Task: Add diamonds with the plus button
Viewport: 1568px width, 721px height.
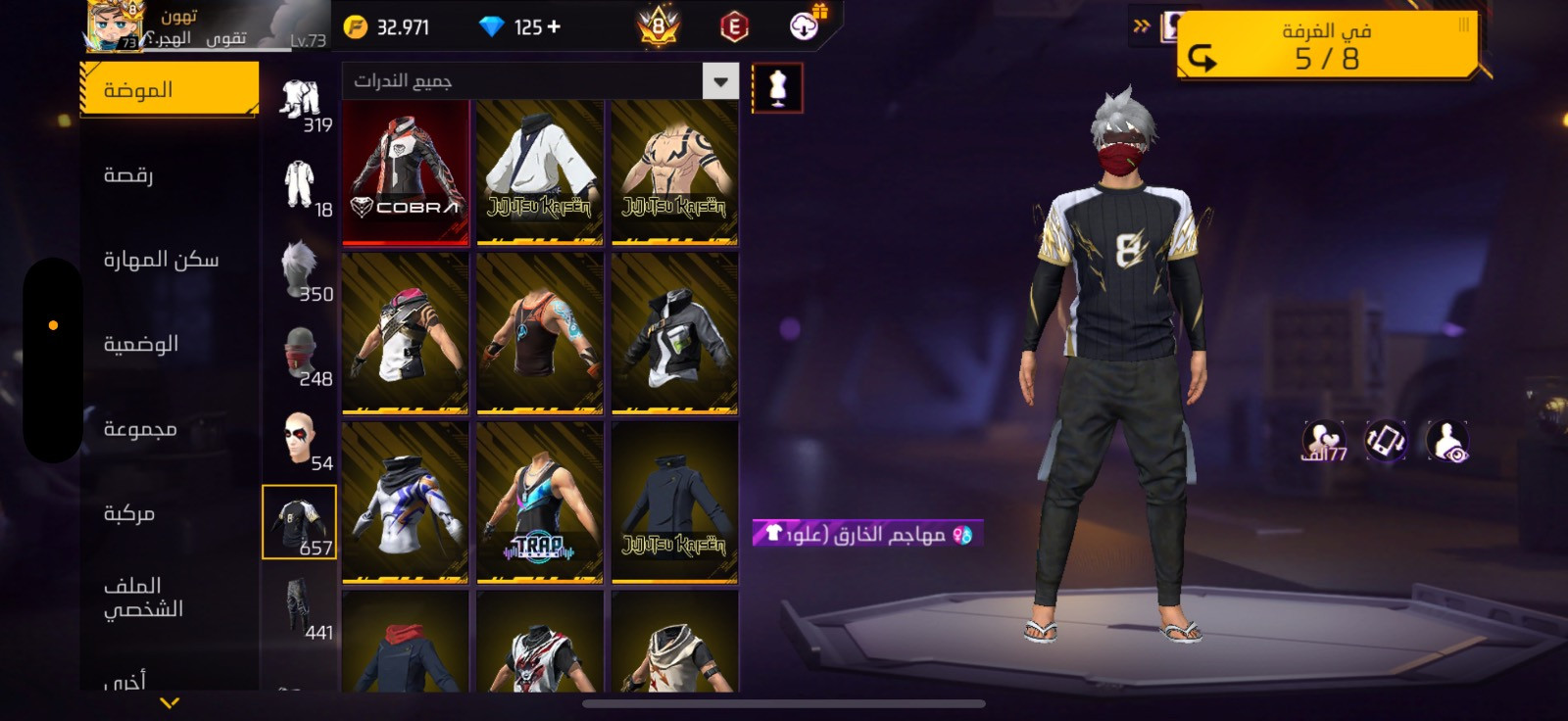Action: coord(555,26)
